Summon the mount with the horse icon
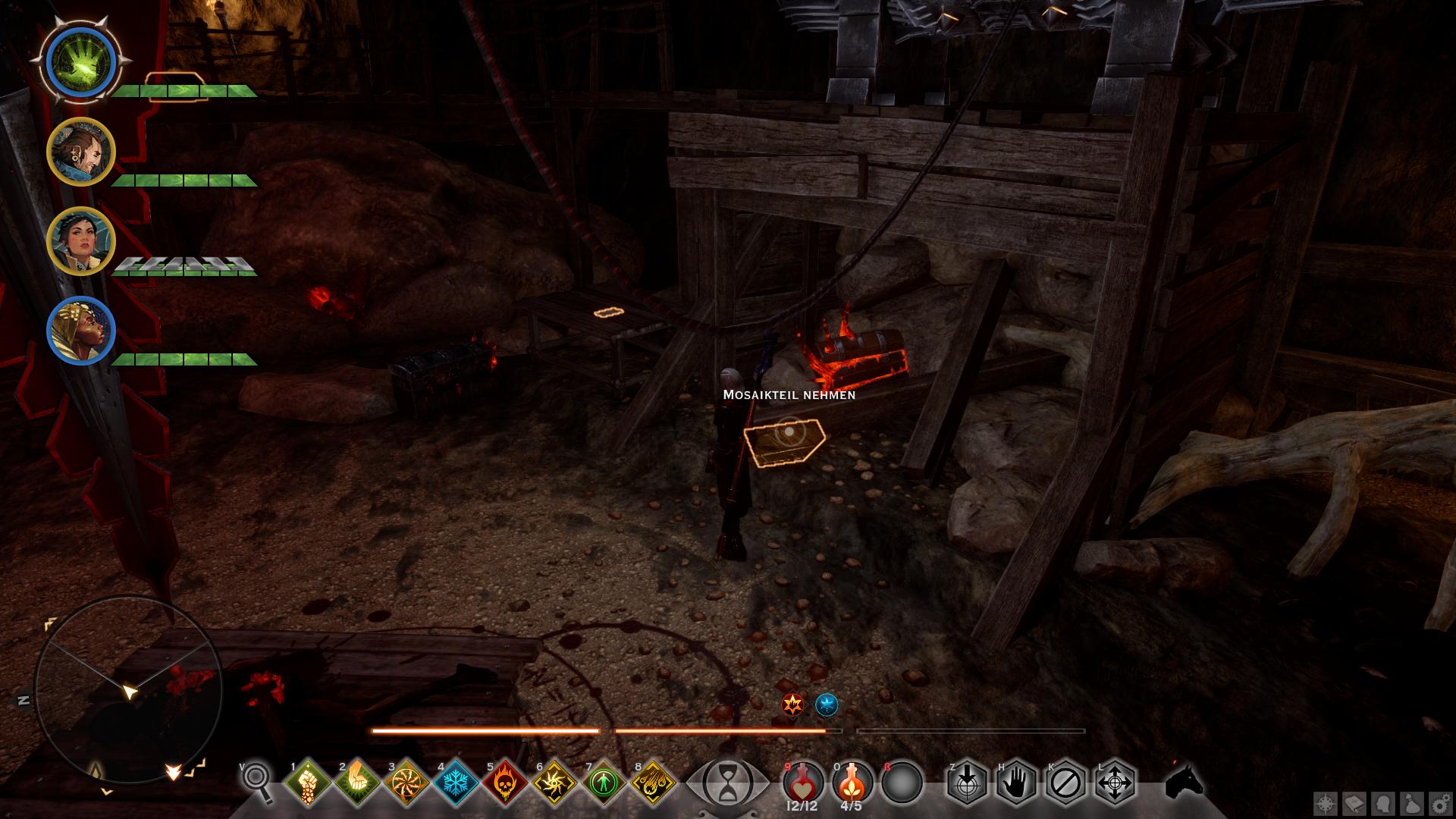The image size is (1456, 819). tap(1185, 781)
